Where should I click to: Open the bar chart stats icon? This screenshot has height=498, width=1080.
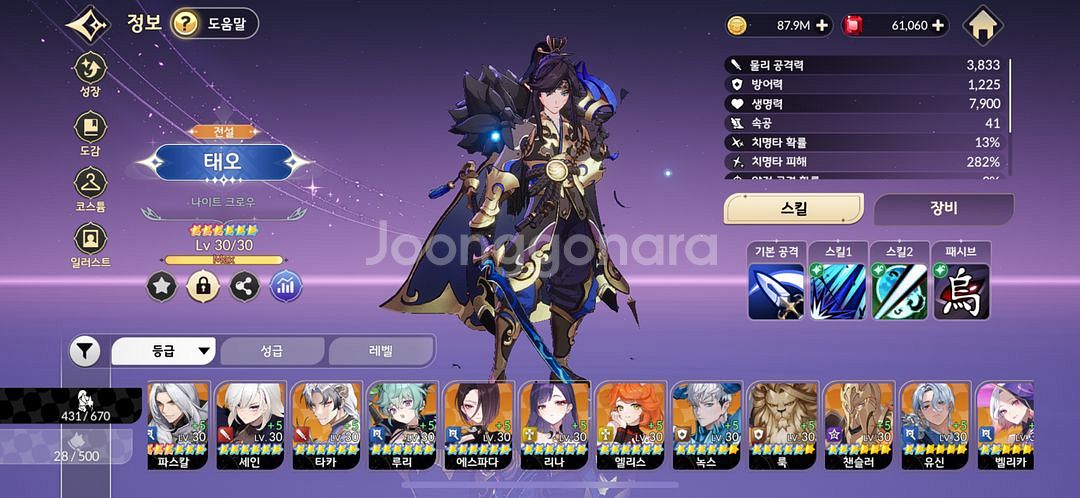[x=286, y=287]
